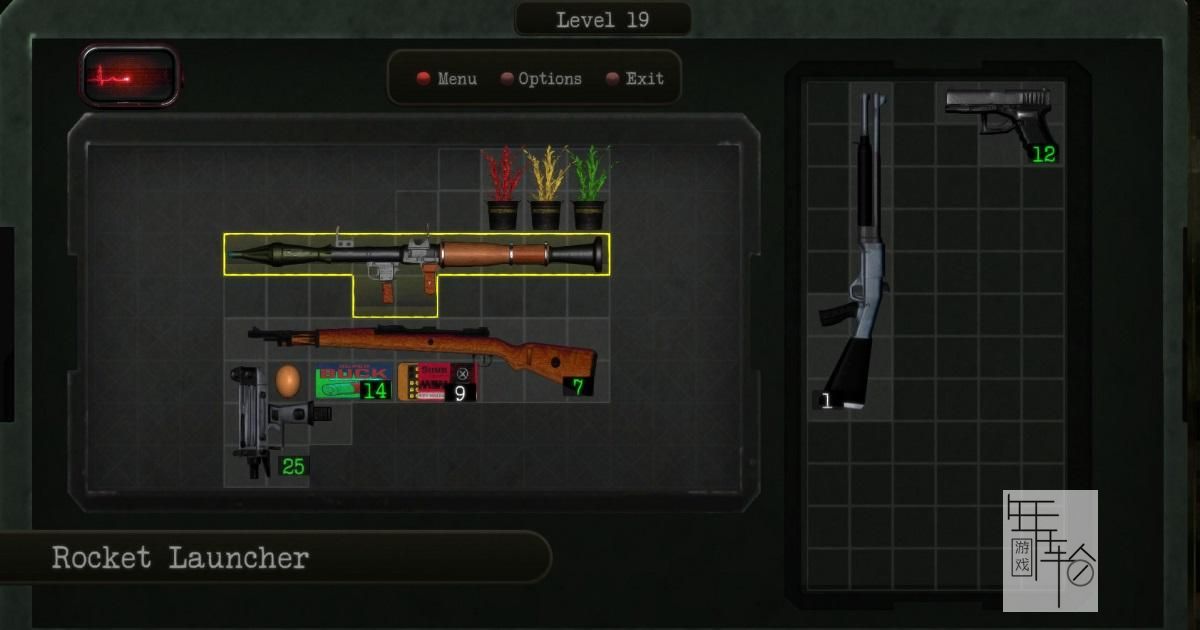
Task: Open the Menu button
Action: [x=447, y=79]
